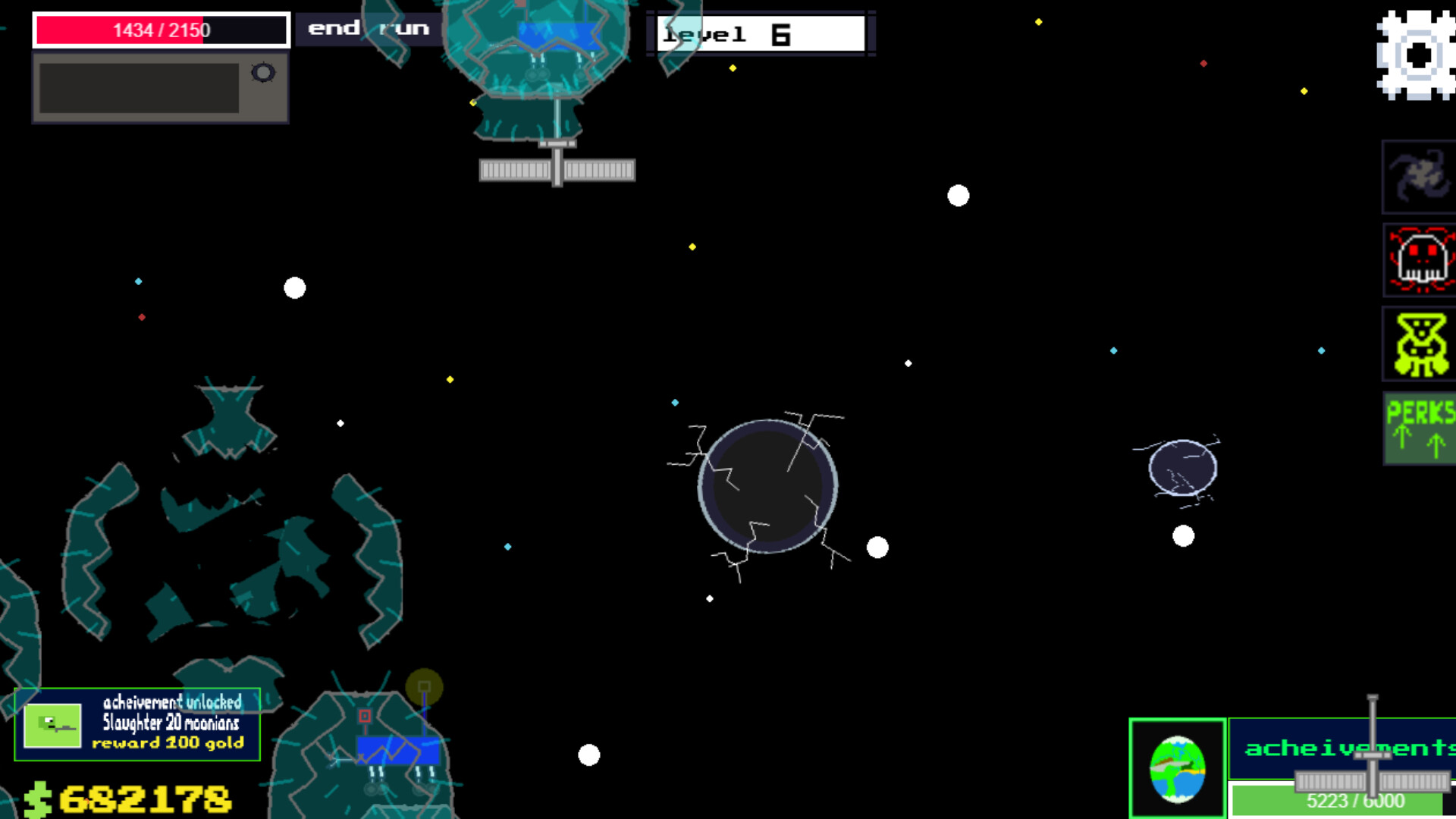1456x819 pixels.
Task: Click the achievement popup's green reward icon
Action: click(x=52, y=725)
